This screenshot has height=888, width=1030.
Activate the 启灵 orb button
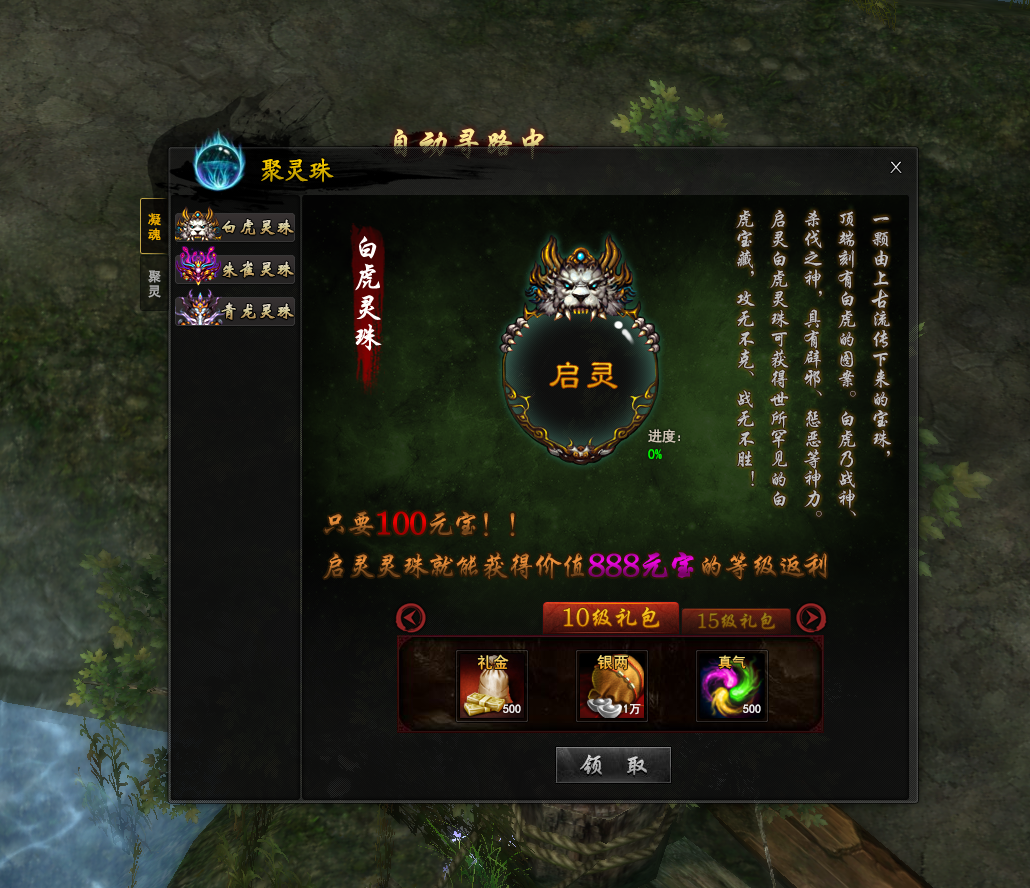[582, 376]
